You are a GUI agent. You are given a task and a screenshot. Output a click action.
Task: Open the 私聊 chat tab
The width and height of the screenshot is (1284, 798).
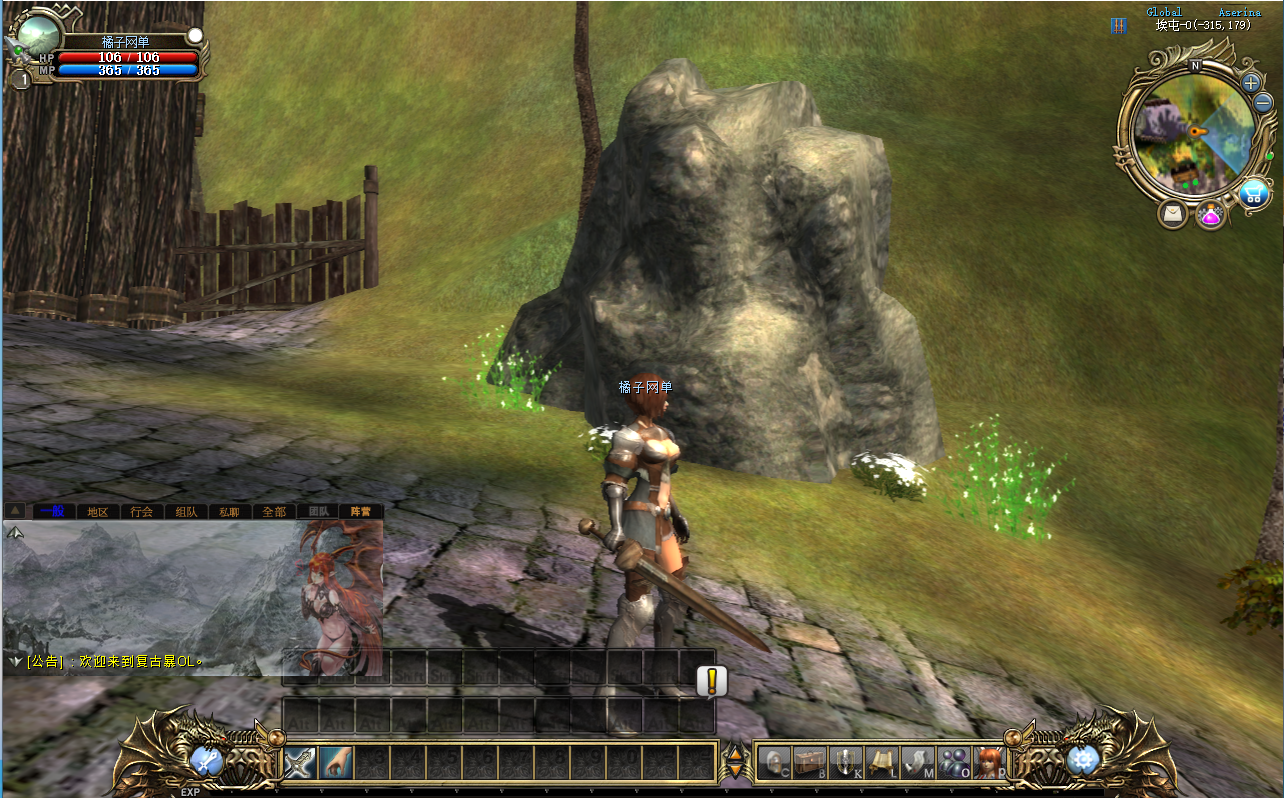[230, 511]
